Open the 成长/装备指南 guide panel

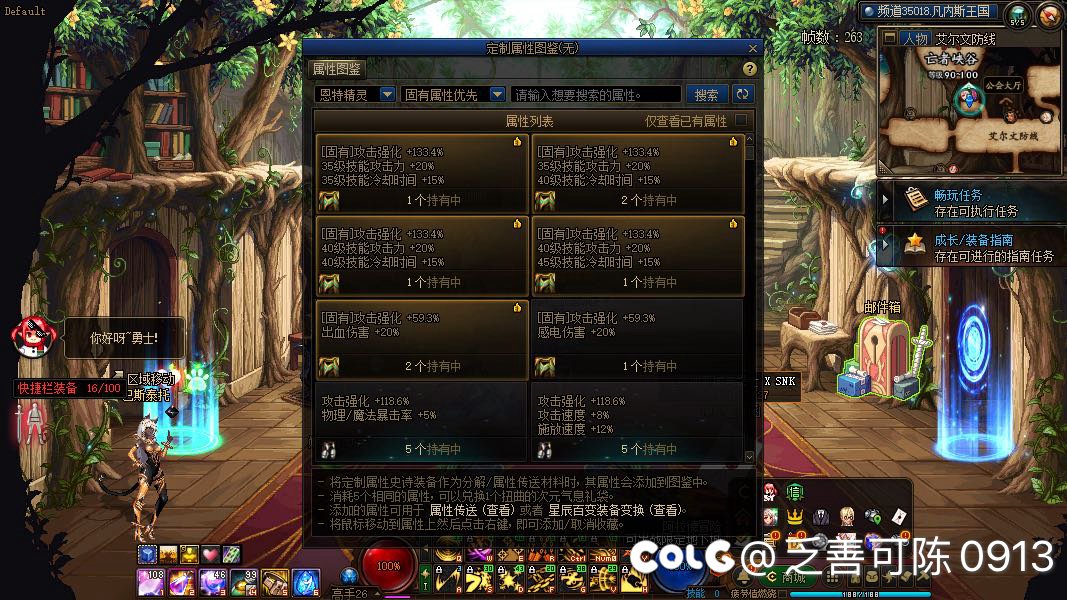pos(968,247)
